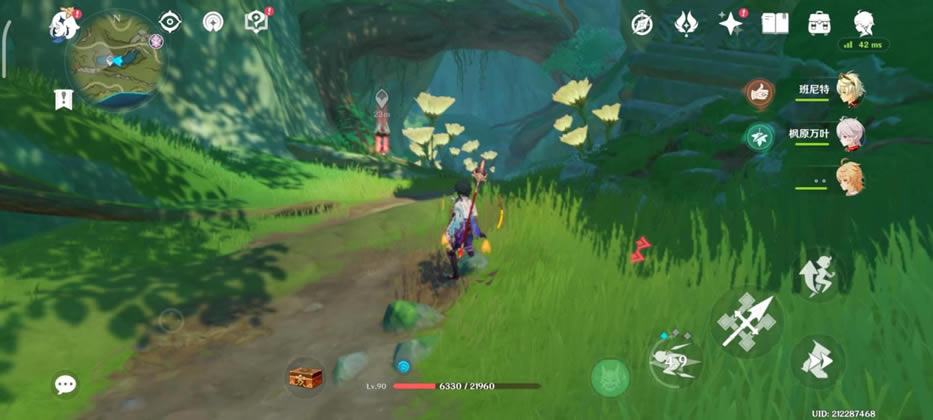
Task: Open the compass events icon
Action: click(x=642, y=23)
